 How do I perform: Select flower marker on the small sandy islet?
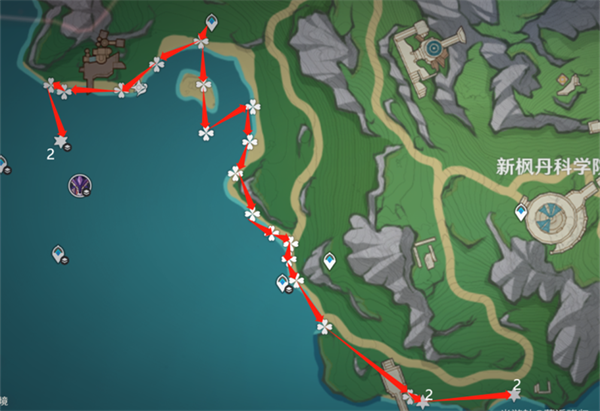(x=204, y=87)
